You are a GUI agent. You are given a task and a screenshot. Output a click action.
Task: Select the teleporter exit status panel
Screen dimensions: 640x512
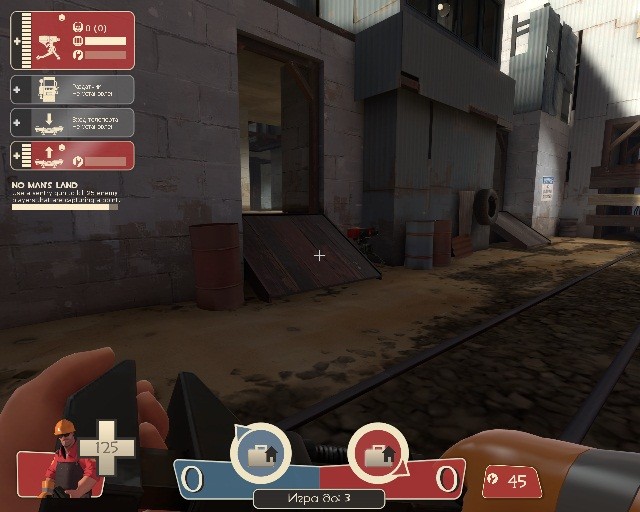(x=72, y=155)
